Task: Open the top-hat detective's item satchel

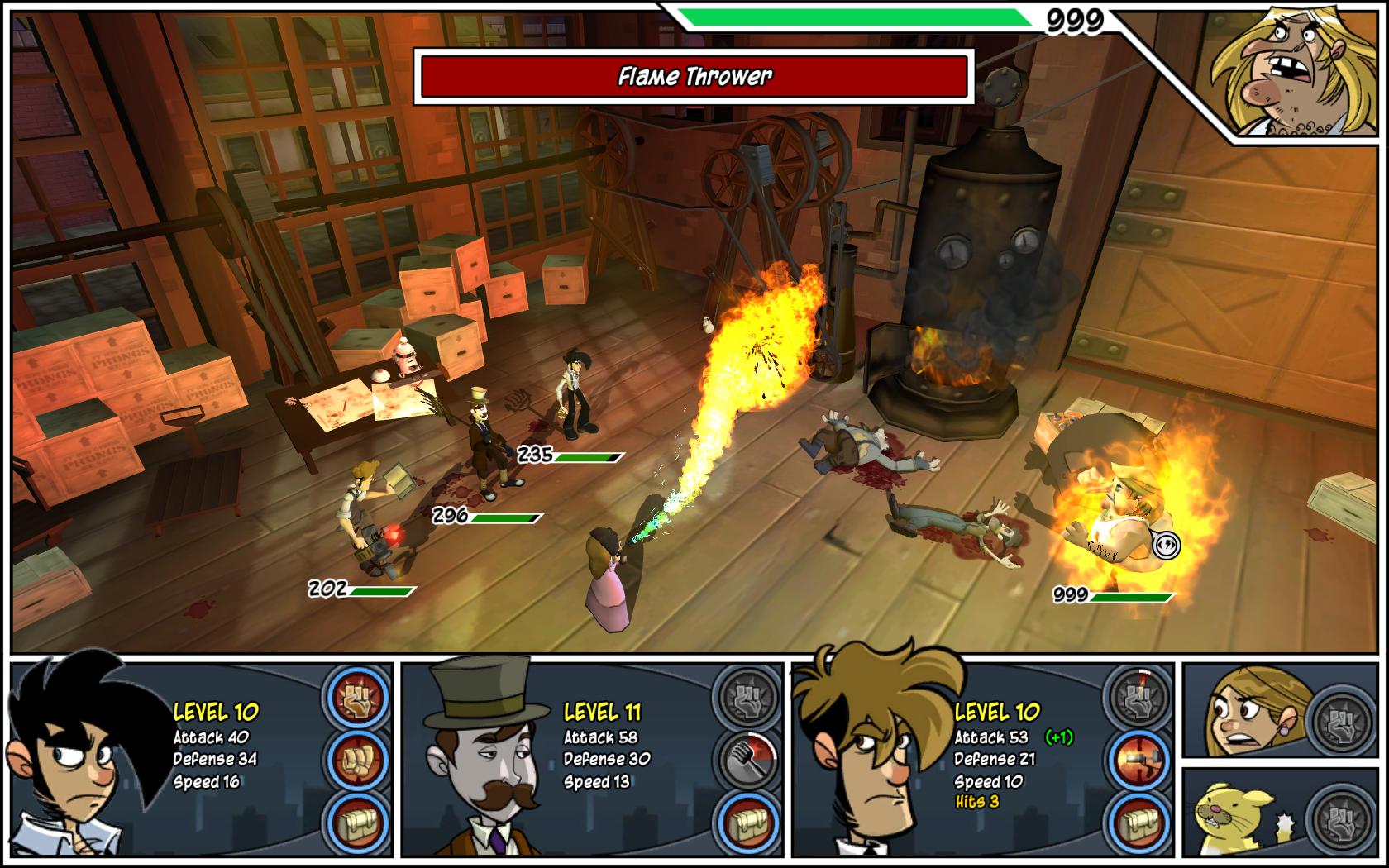Action: coord(748,822)
